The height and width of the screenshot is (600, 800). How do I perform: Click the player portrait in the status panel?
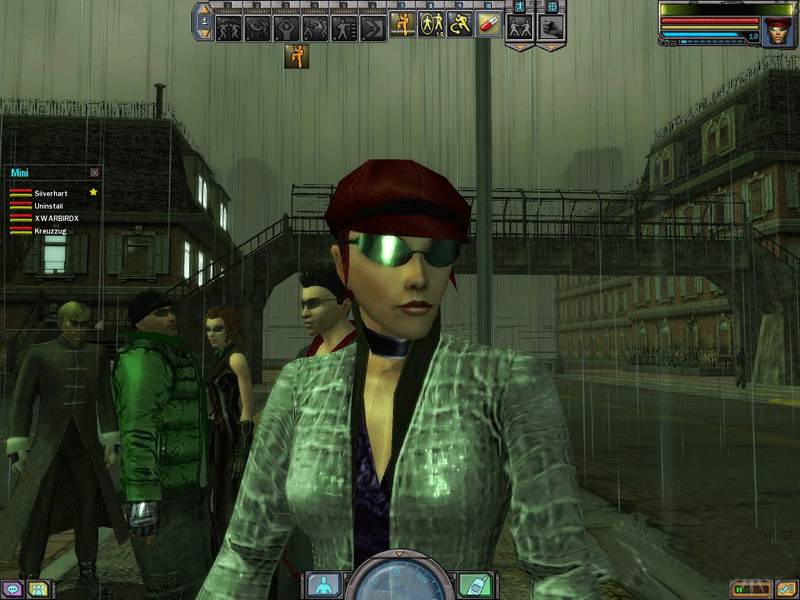[x=777, y=31]
